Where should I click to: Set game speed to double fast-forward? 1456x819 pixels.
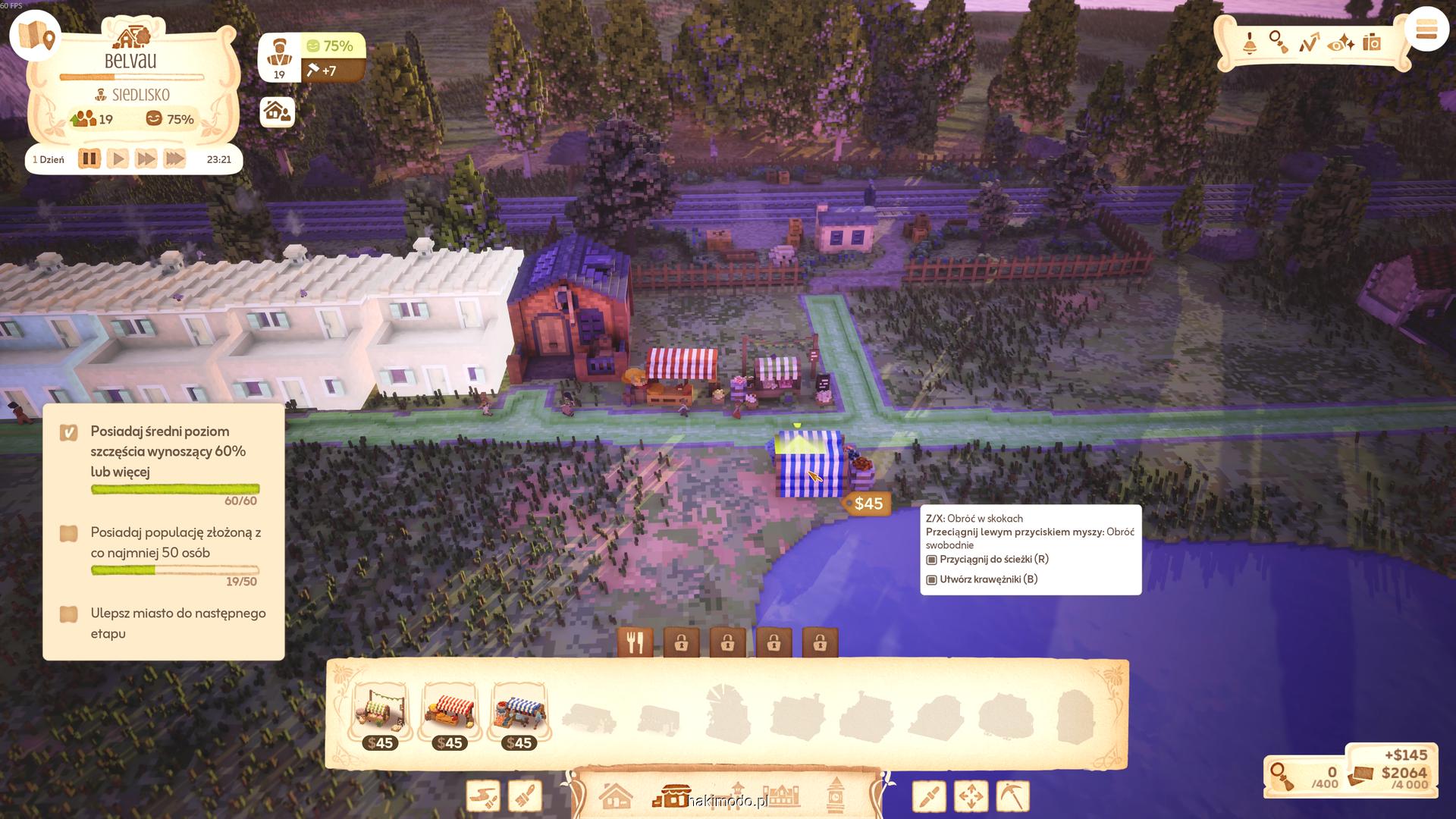click(146, 159)
